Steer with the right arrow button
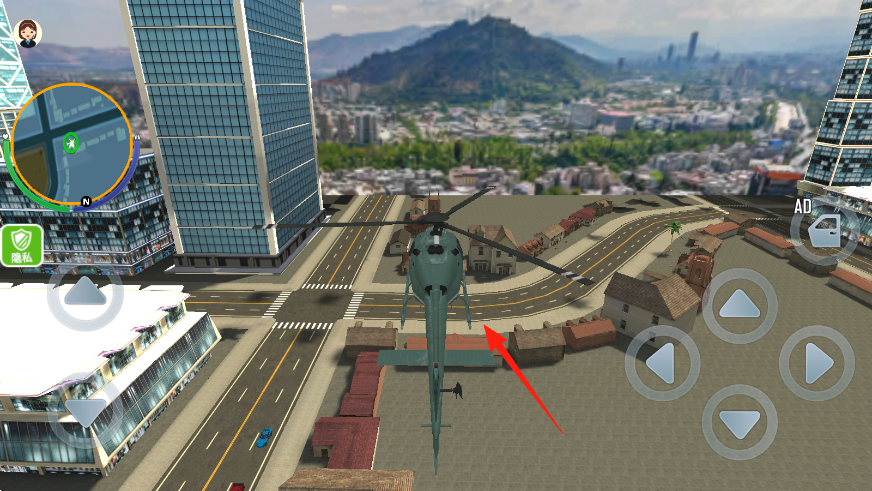This screenshot has height=491, width=872. (x=817, y=364)
